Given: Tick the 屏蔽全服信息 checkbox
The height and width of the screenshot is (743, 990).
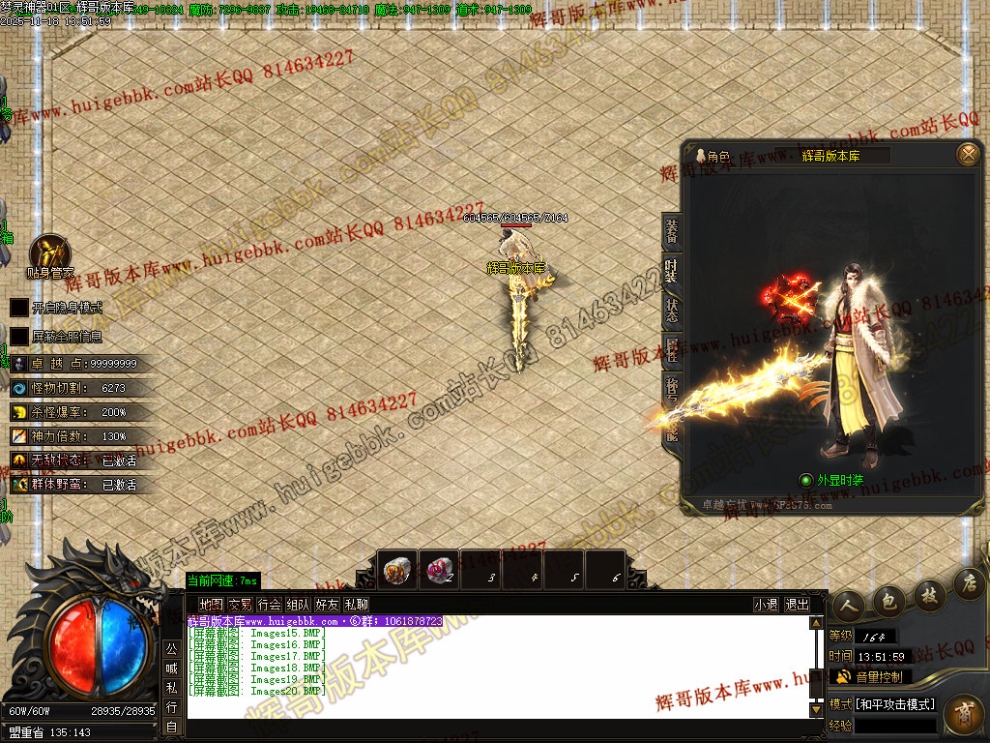Looking at the screenshot, I should (x=20, y=336).
